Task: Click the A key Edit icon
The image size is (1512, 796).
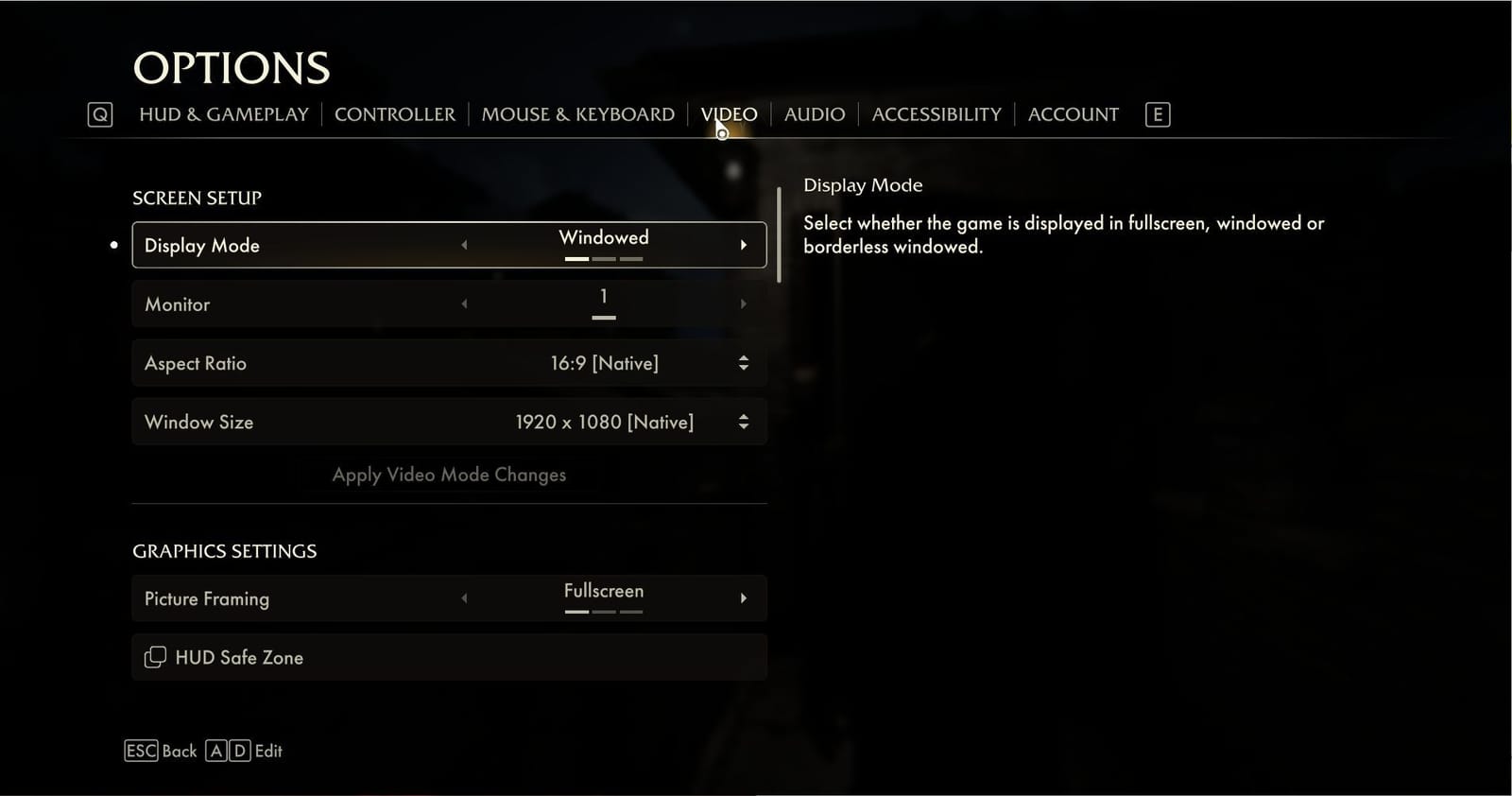Action: coord(215,750)
